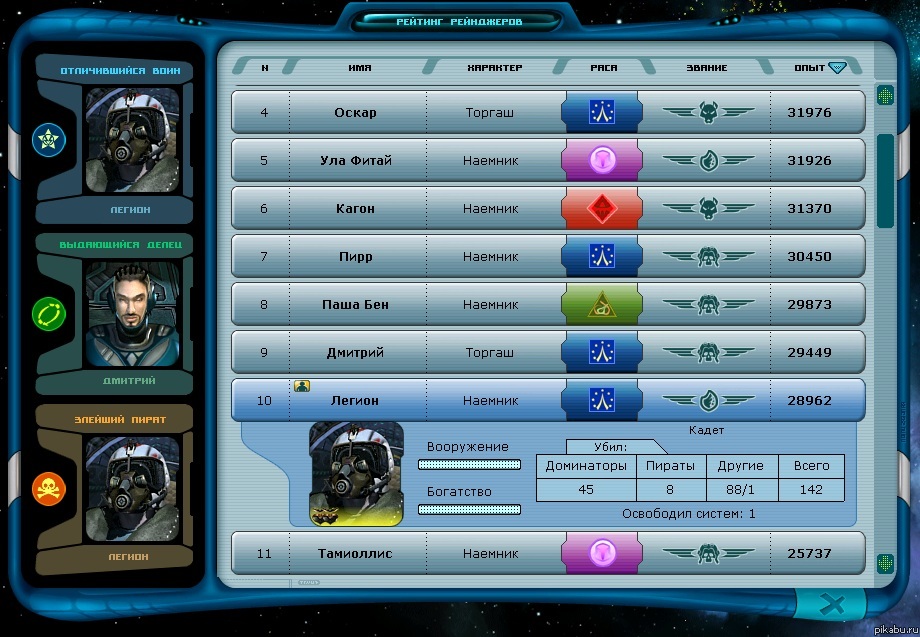The image size is (920, 637).
Task: Click the list scroll-up arrow button
Action: pos(885,96)
